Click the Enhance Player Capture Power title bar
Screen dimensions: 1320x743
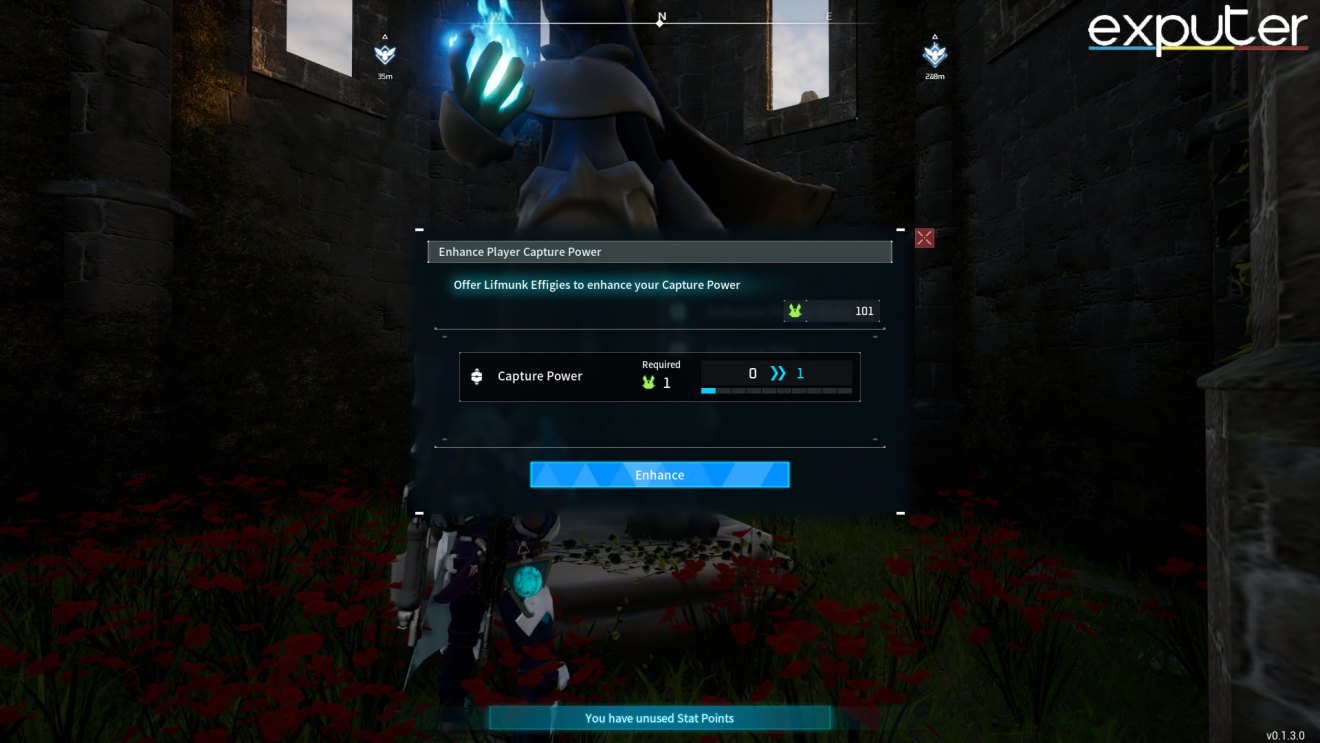660,251
